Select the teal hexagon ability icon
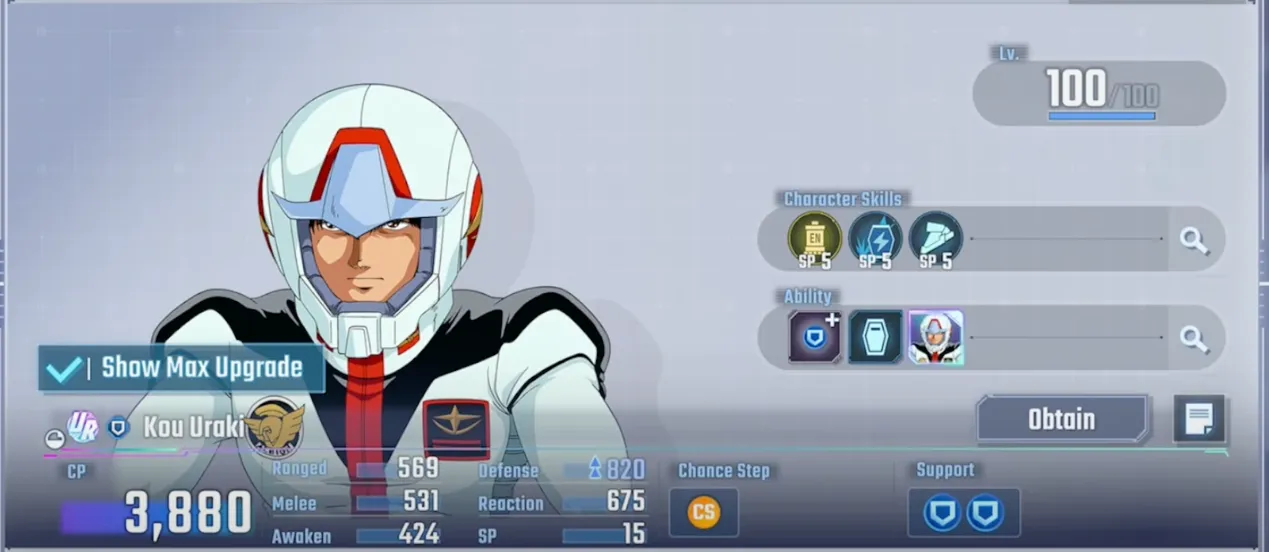Image resolution: width=1269 pixels, height=552 pixels. click(x=875, y=337)
